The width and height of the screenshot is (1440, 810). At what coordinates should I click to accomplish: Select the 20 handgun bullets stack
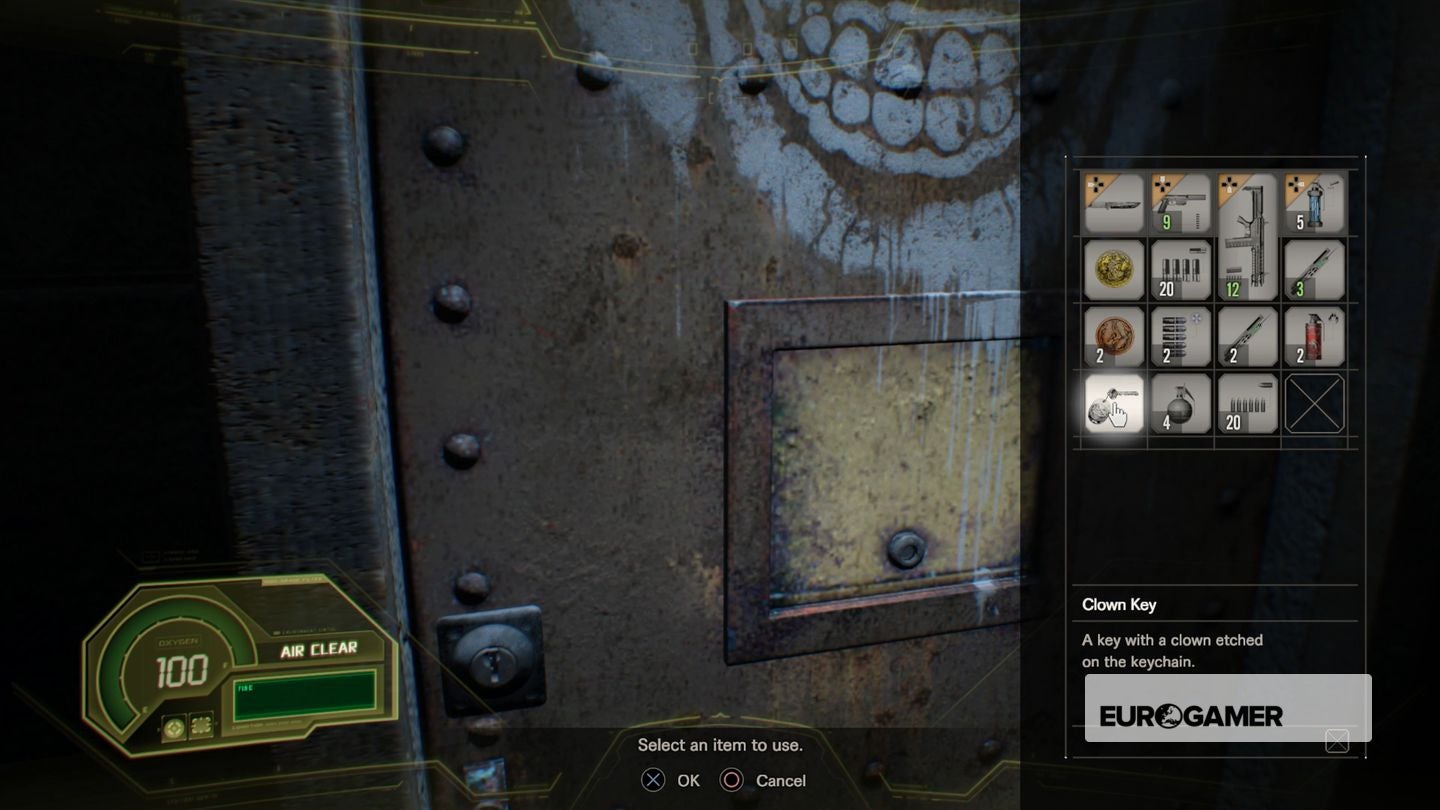pyautogui.click(x=1247, y=403)
